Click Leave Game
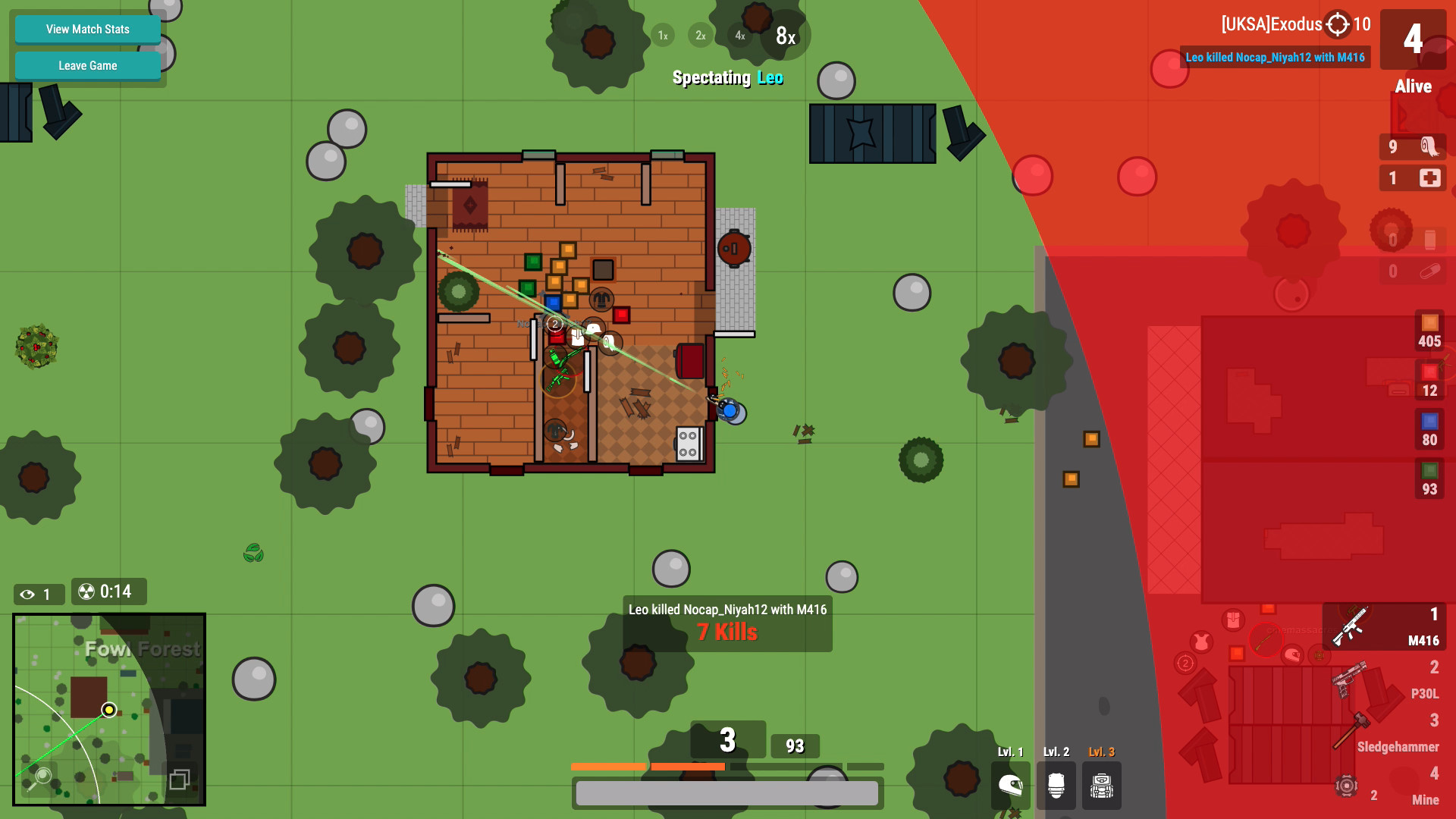This screenshot has height=819, width=1456. click(86, 65)
